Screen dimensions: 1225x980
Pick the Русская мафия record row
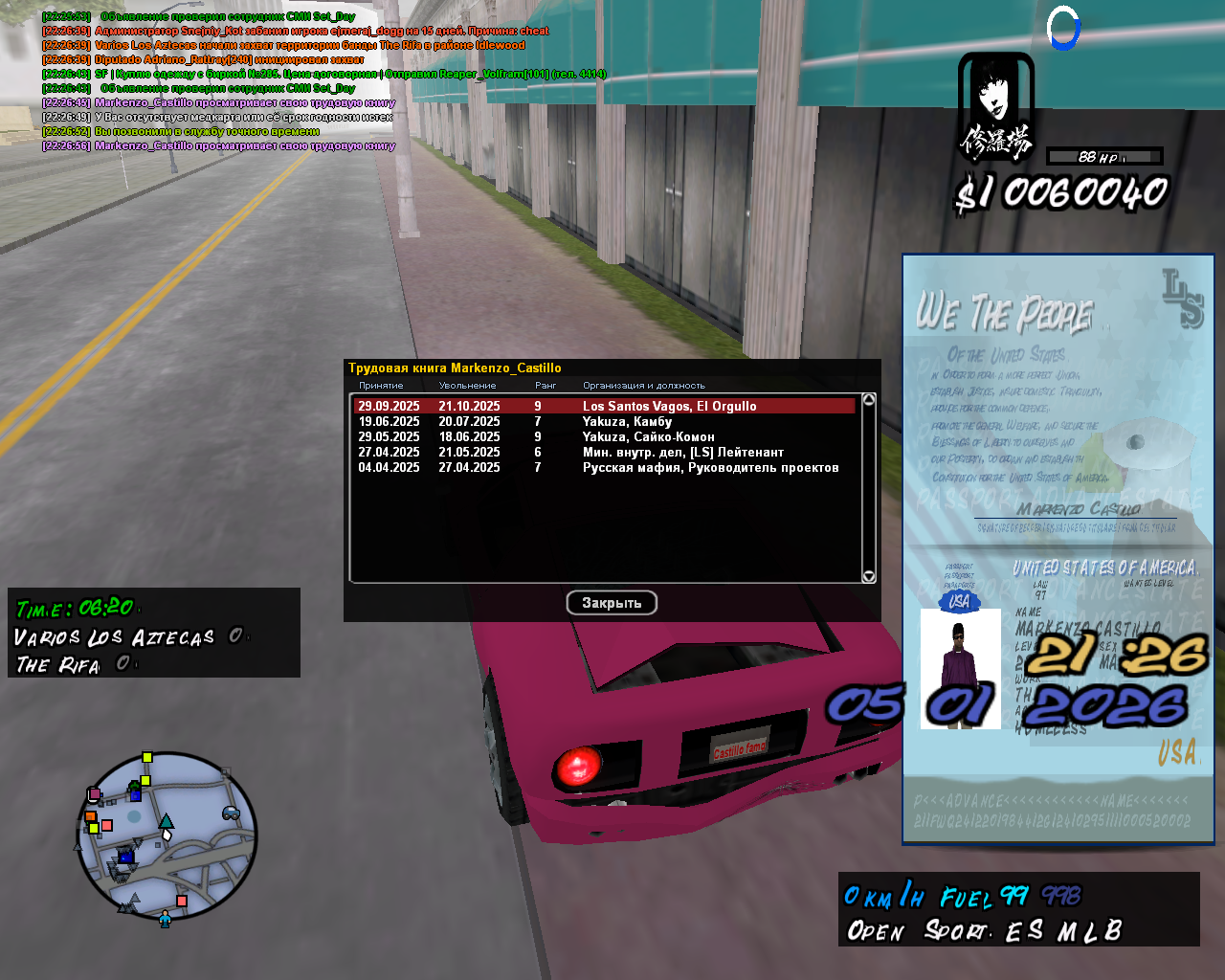pyautogui.click(x=603, y=467)
